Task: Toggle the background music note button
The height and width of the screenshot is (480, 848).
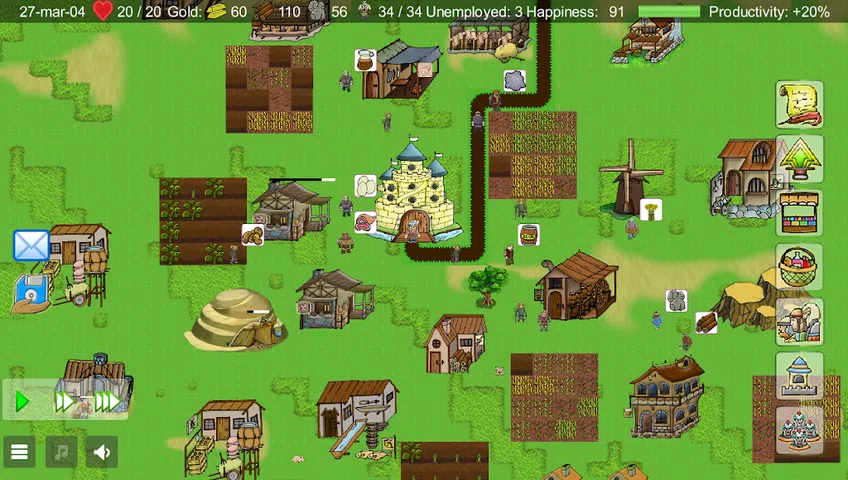Action: point(61,452)
